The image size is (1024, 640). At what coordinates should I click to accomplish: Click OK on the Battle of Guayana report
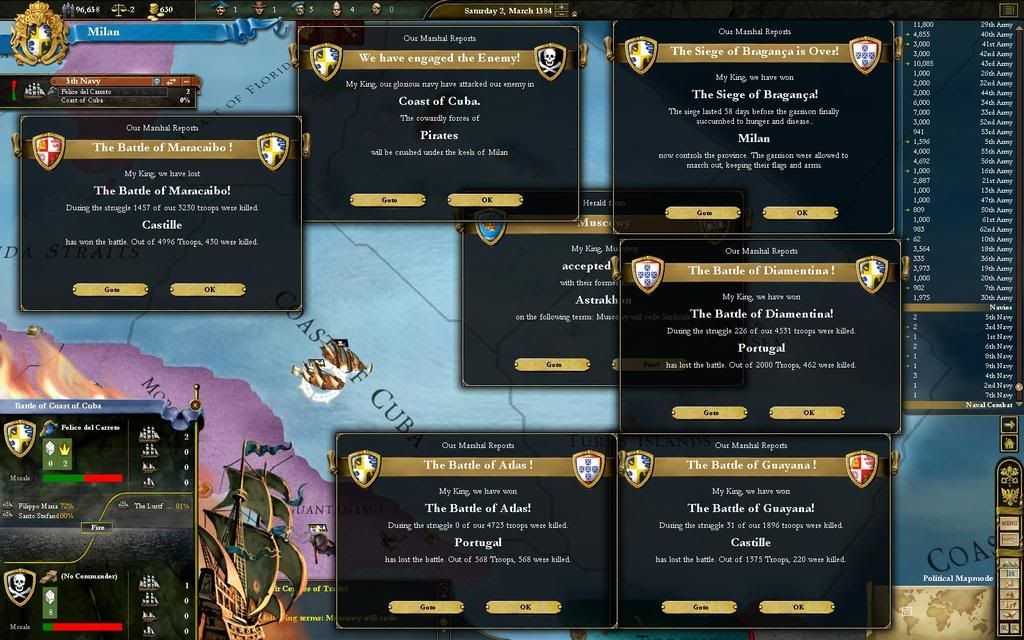click(x=797, y=607)
